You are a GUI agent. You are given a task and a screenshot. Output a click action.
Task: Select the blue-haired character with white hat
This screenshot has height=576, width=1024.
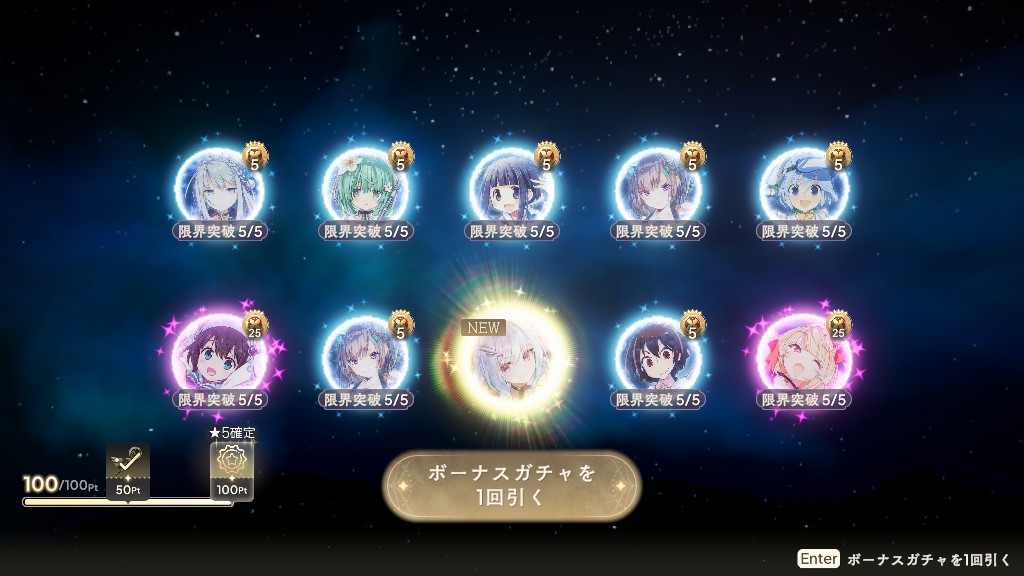click(x=804, y=190)
